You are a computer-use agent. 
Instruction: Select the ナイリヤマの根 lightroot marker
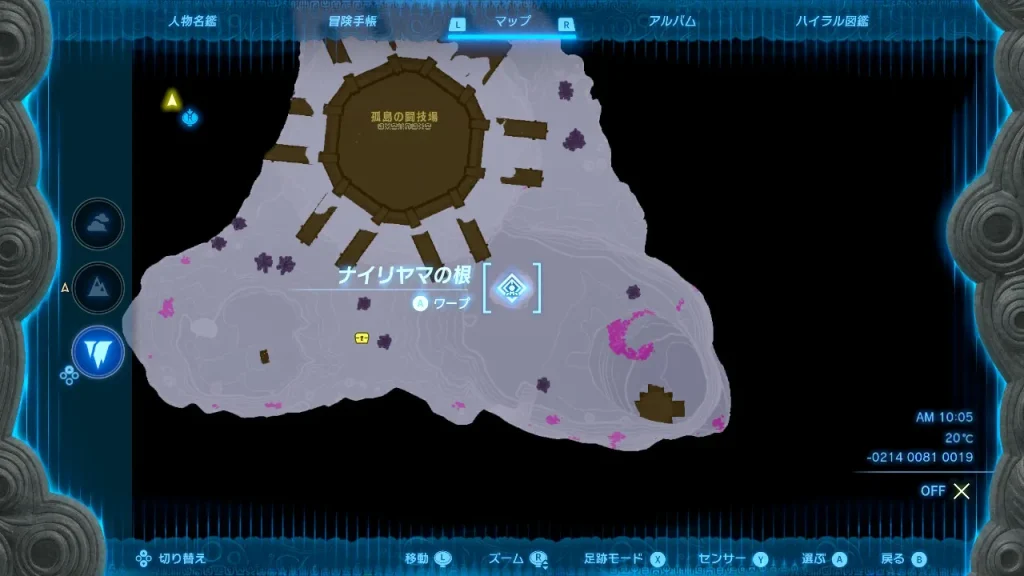click(512, 288)
